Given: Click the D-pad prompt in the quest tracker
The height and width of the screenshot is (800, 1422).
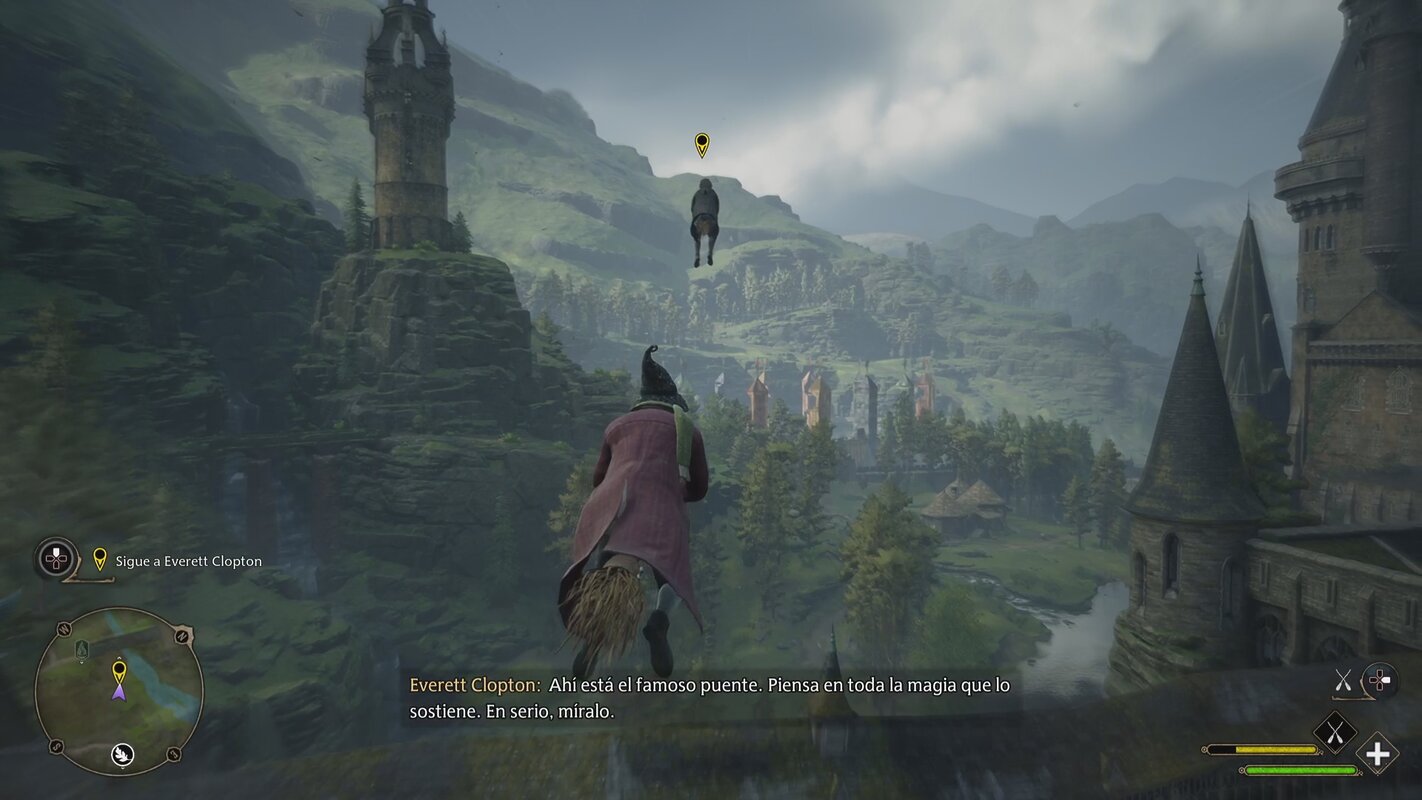Looking at the screenshot, I should 54,560.
